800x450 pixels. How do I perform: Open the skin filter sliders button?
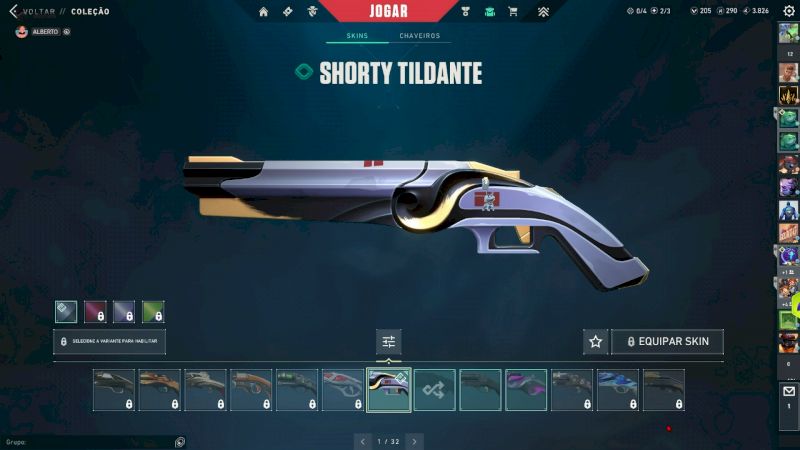click(x=389, y=342)
